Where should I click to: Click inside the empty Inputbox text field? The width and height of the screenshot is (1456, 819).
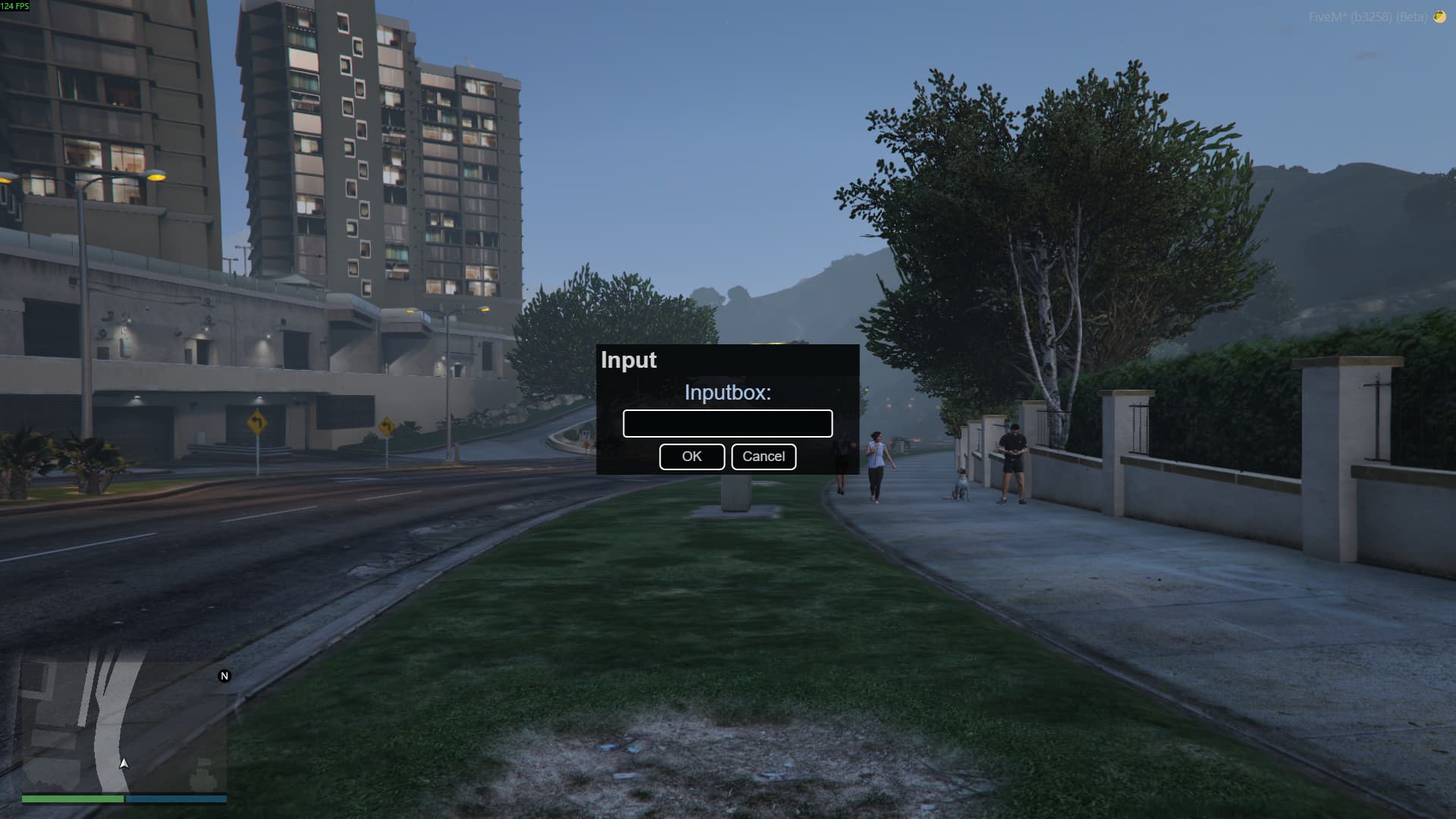click(727, 422)
